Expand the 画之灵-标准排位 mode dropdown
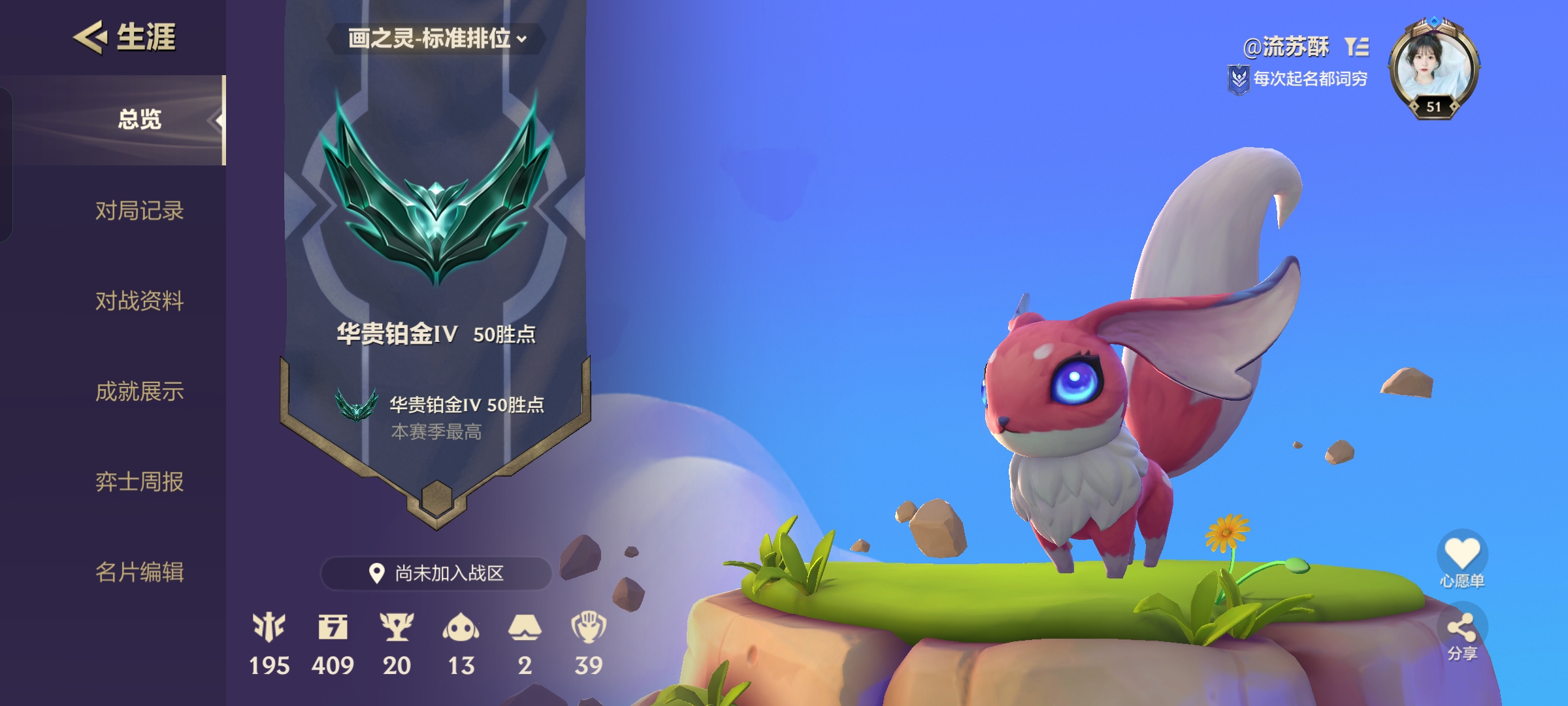This screenshot has width=1568, height=706. 436,39
